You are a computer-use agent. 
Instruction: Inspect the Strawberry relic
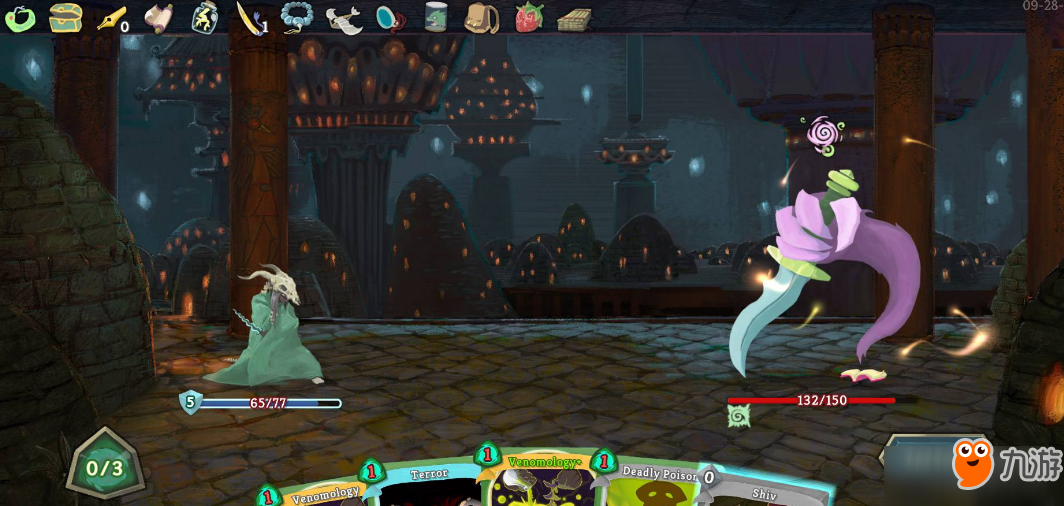[x=528, y=17]
